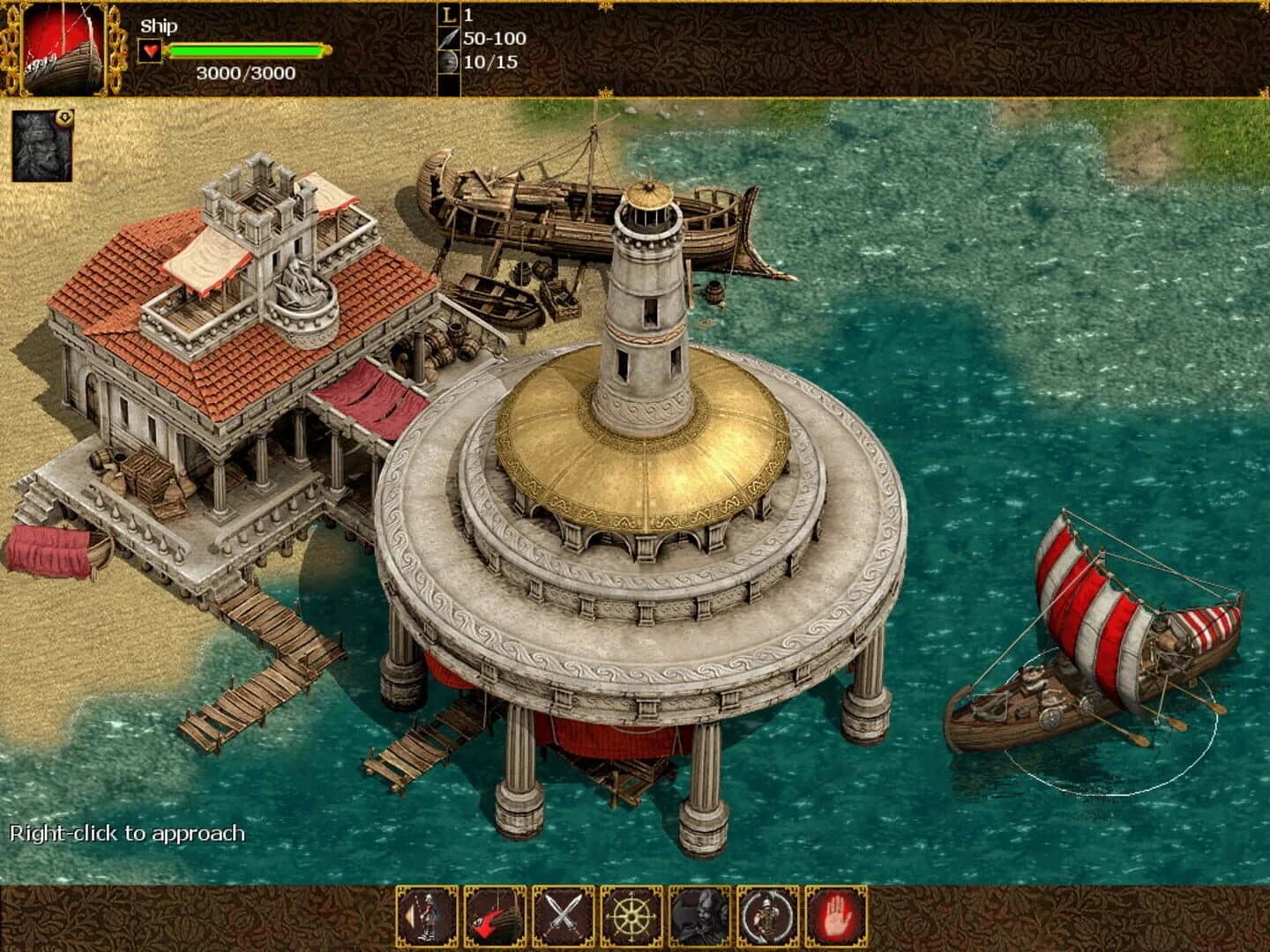The height and width of the screenshot is (952, 1270).
Task: Click the quill icon beside 50-100
Action: tap(450, 41)
